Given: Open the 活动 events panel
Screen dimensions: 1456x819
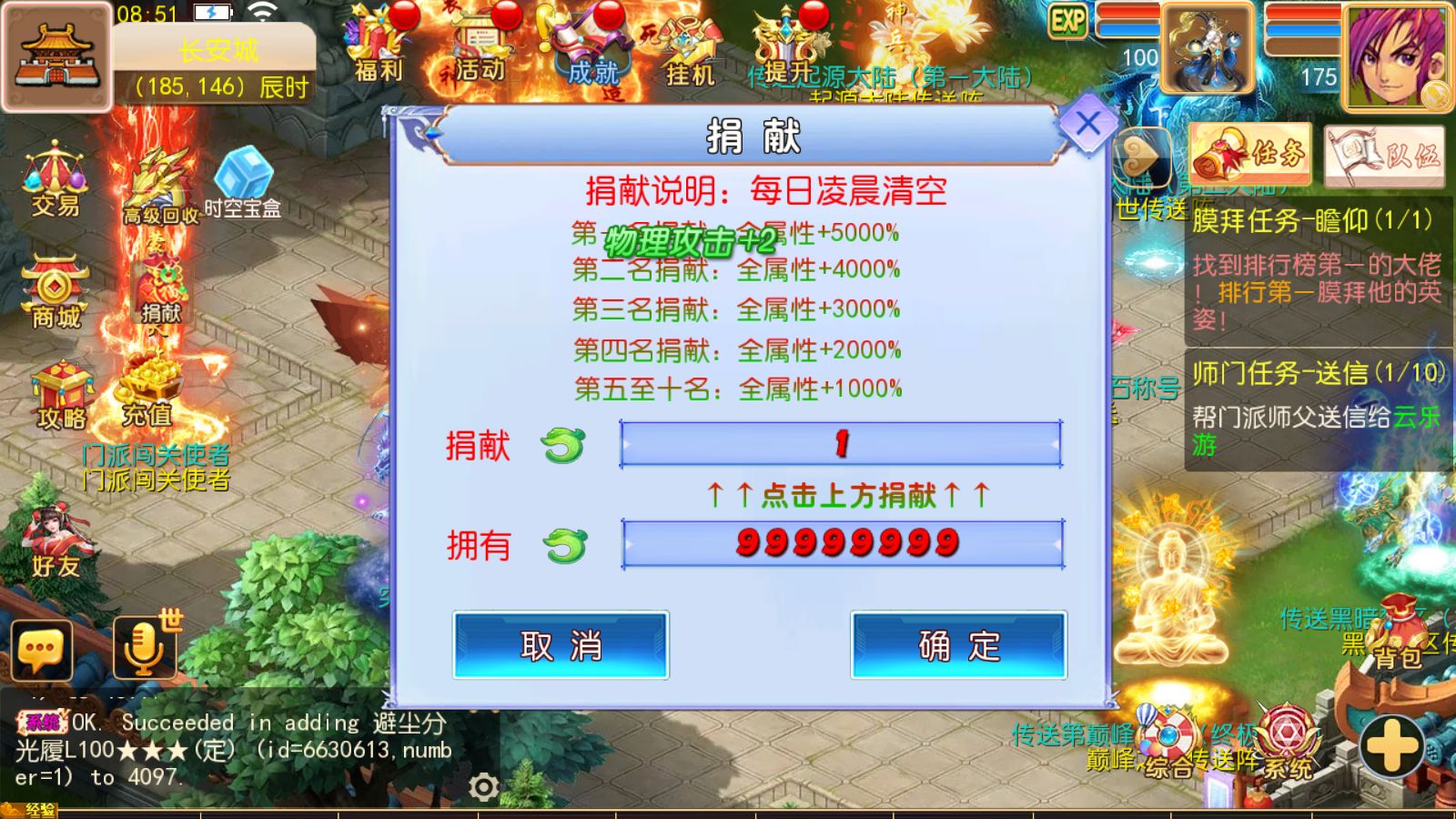Looking at the screenshot, I should pyautogui.click(x=482, y=45).
